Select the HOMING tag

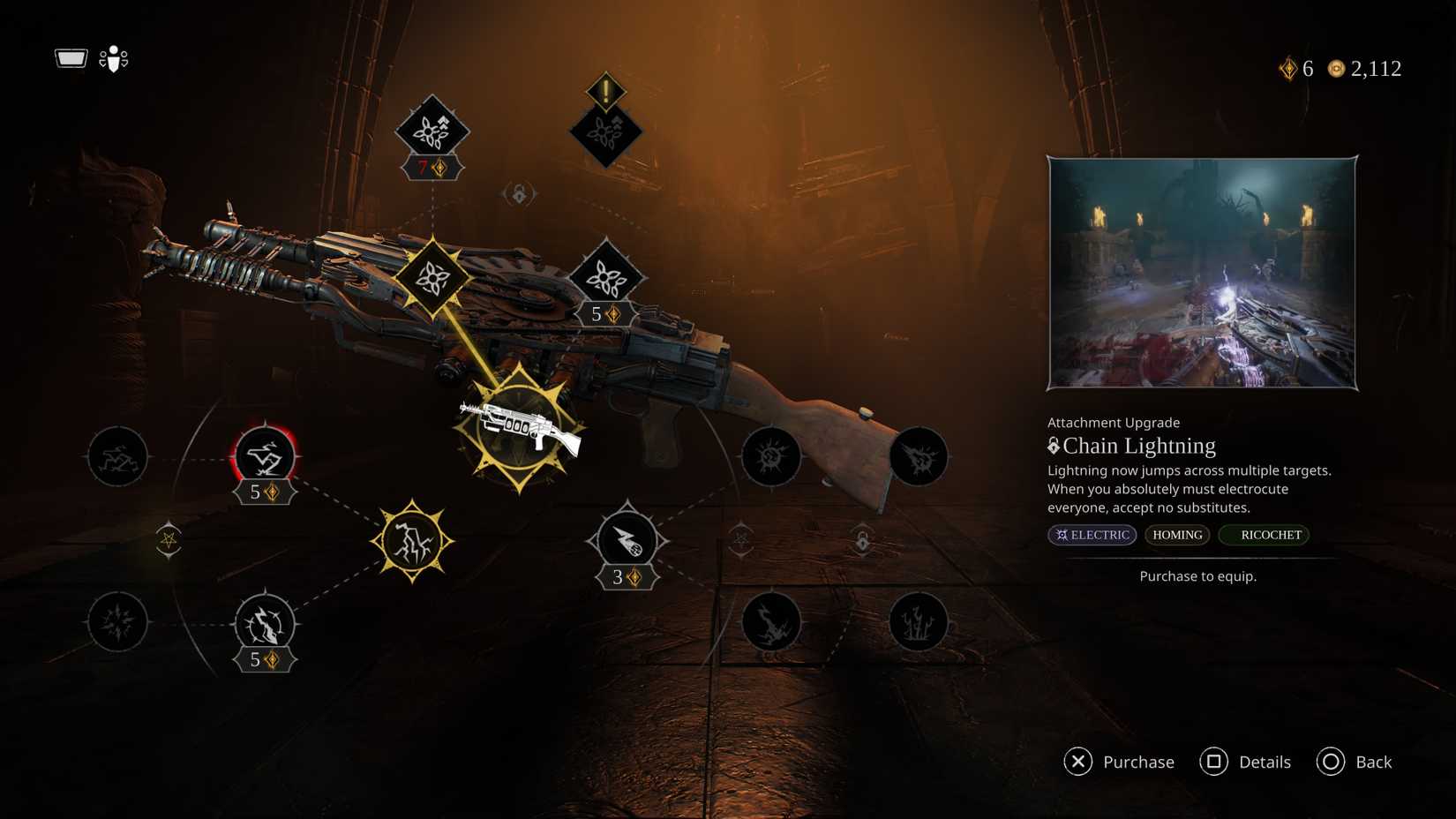pos(1177,535)
